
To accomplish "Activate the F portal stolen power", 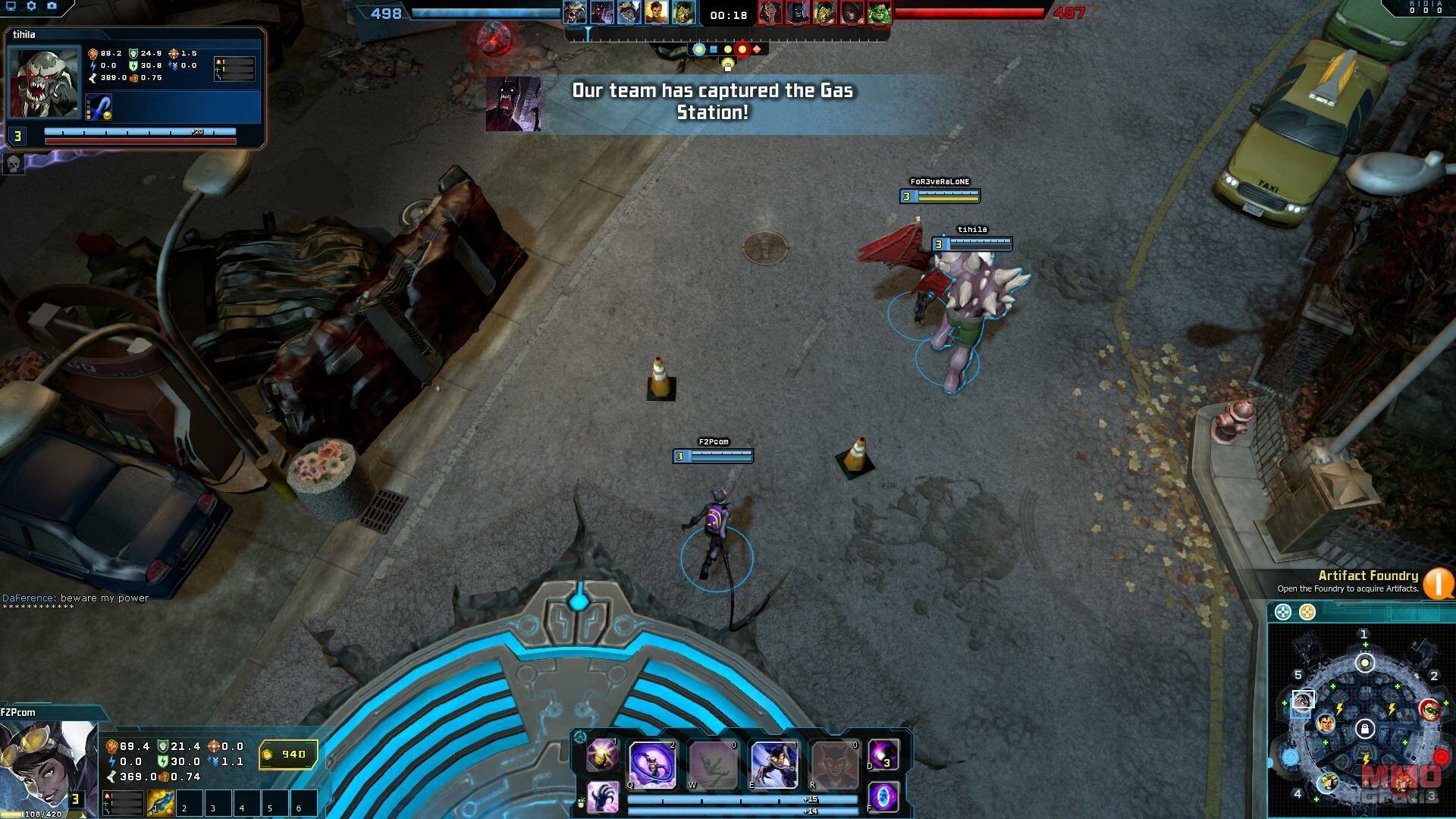I will click(x=883, y=798).
